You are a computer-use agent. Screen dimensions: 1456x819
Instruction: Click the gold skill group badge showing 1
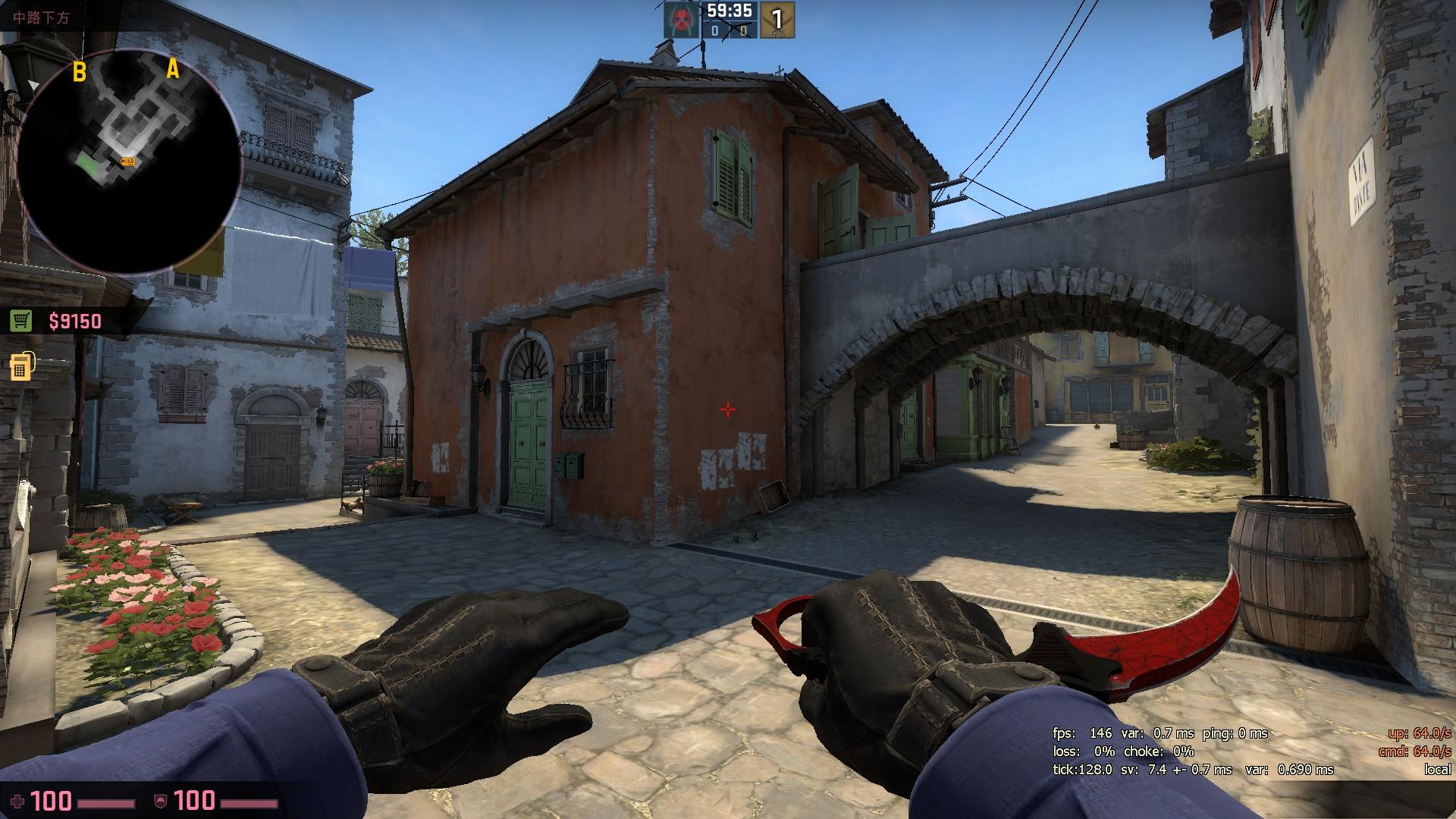point(777,20)
